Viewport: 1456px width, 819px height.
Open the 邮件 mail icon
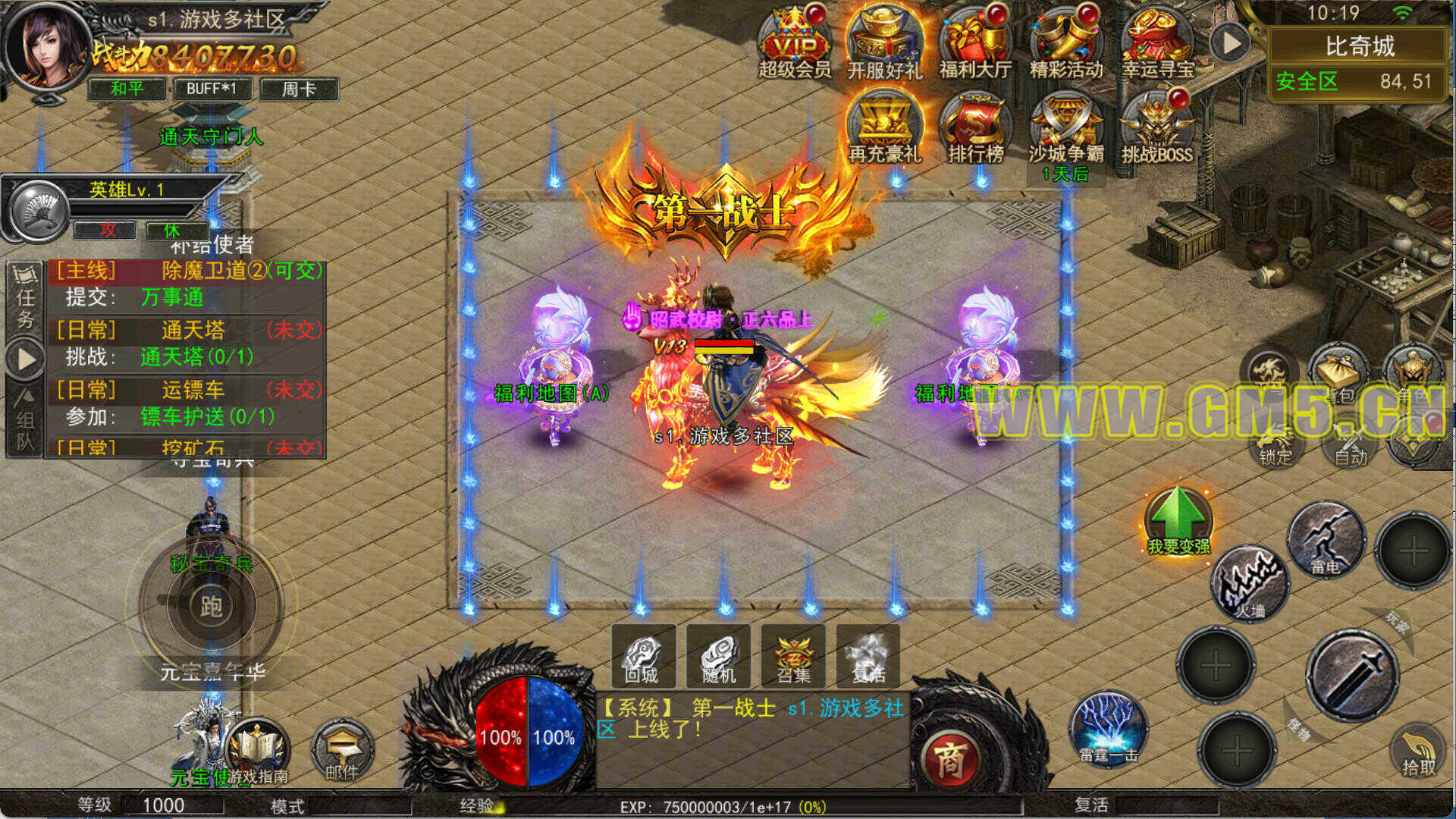[x=342, y=751]
